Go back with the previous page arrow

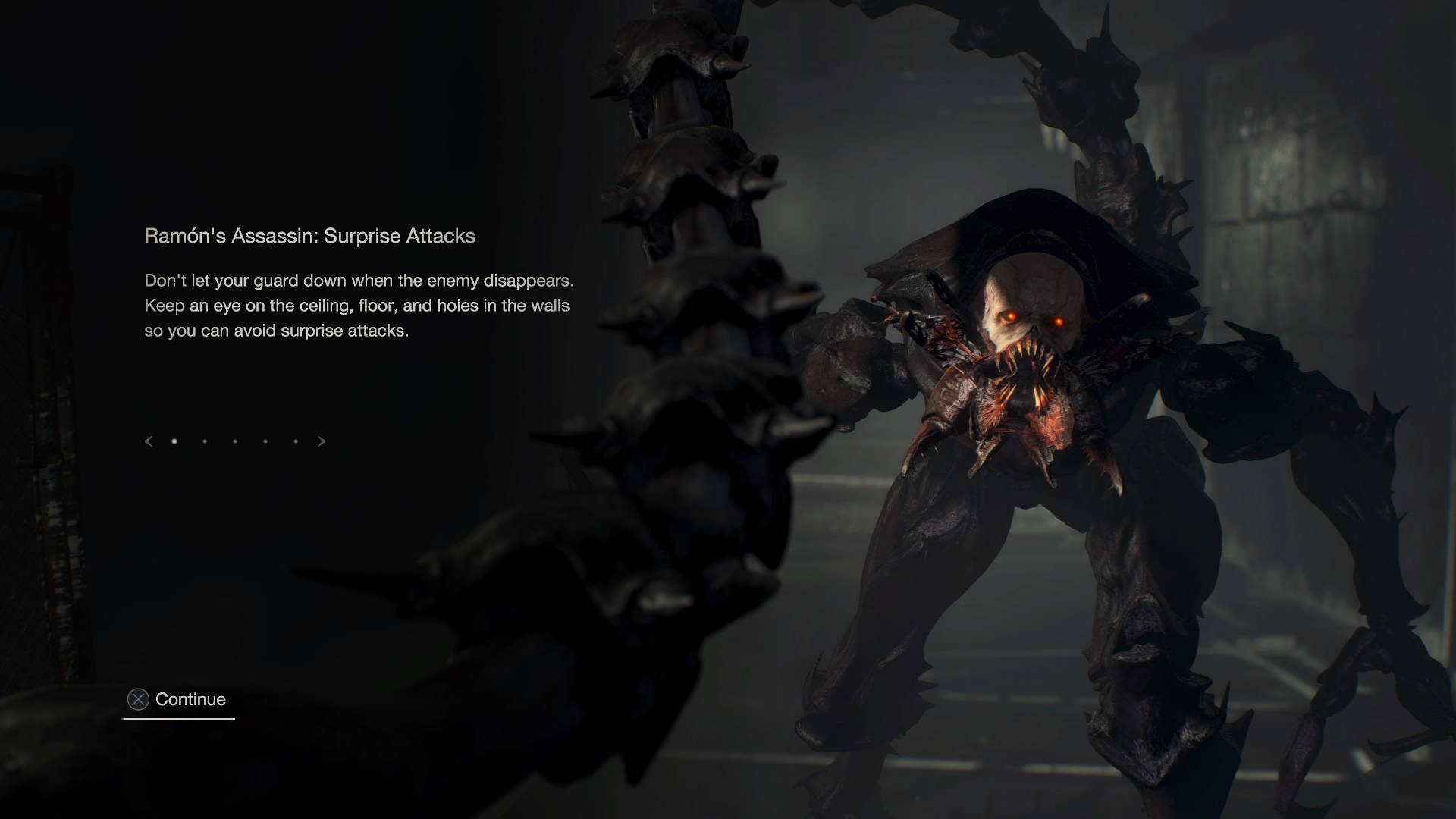pyautogui.click(x=149, y=441)
